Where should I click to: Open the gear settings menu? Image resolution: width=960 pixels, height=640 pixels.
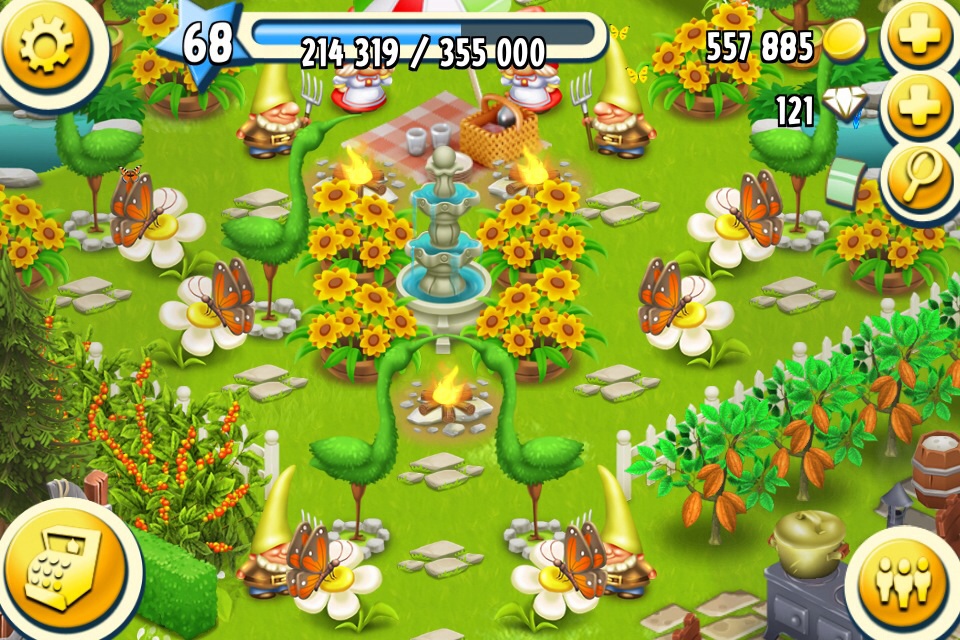pyautogui.click(x=47, y=45)
